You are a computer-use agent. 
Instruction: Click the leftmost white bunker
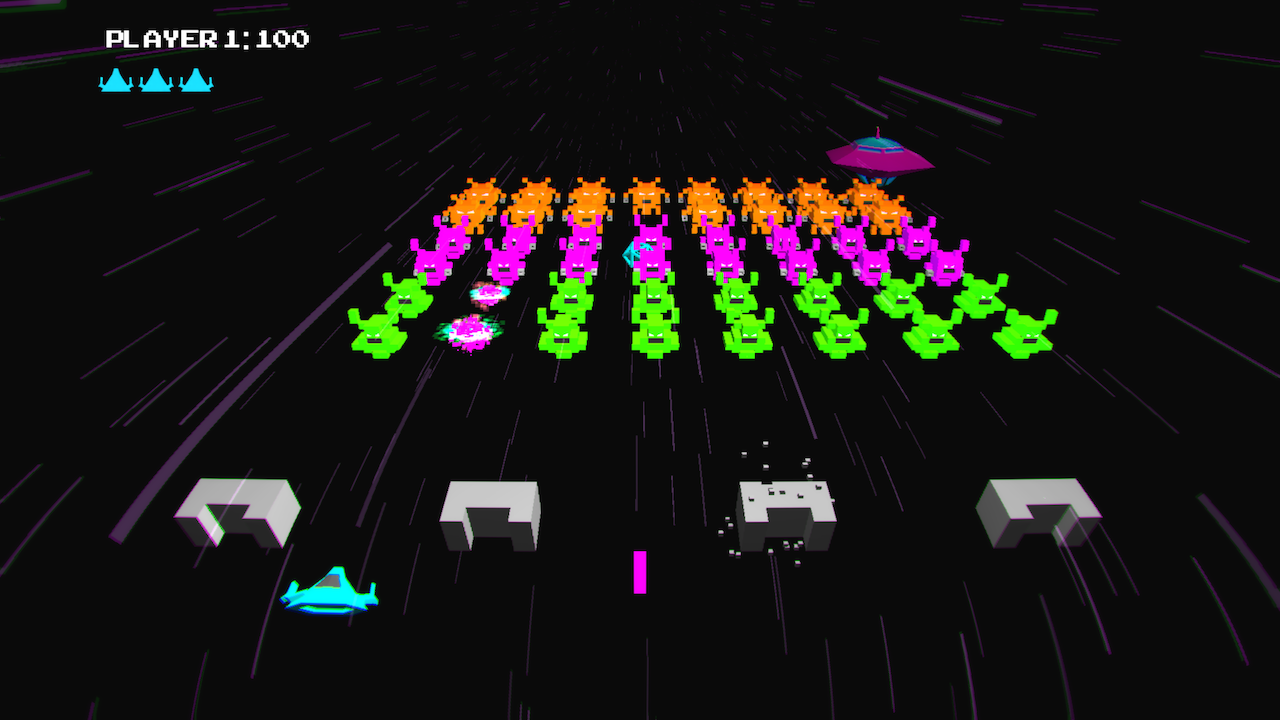pos(238,510)
